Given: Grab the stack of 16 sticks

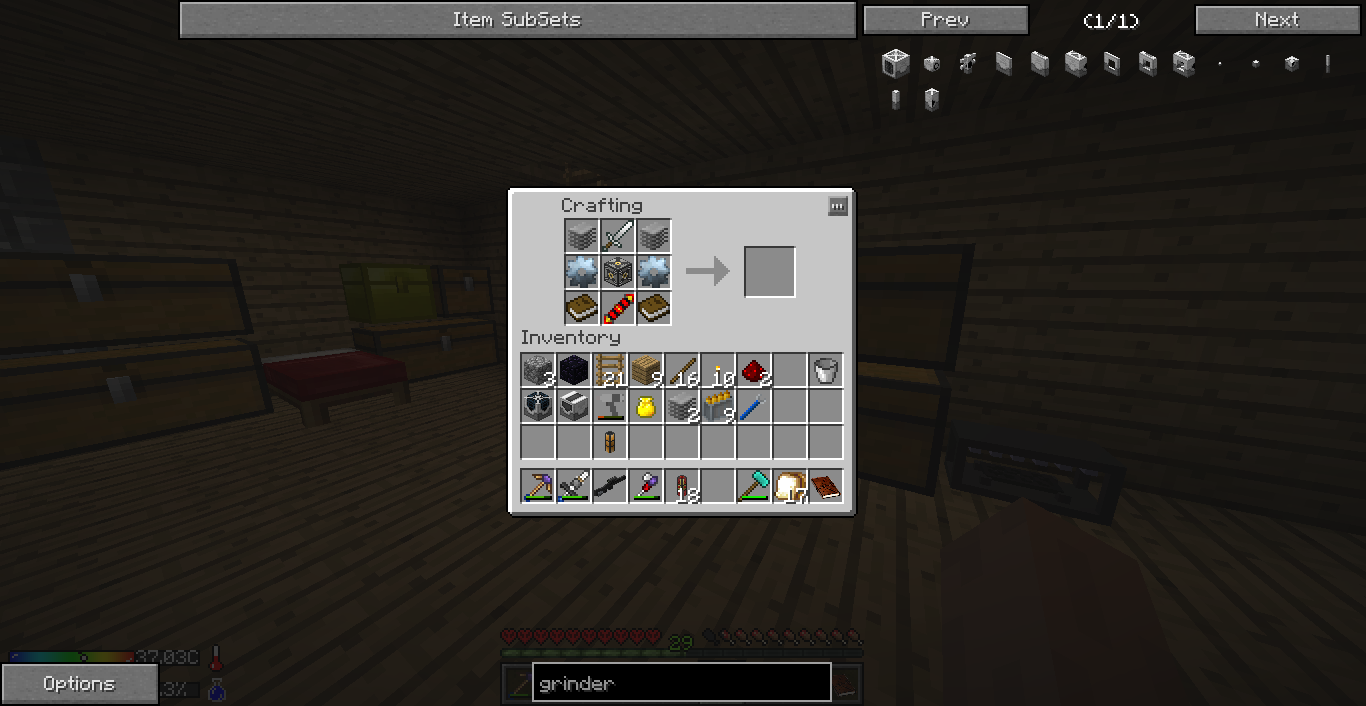Looking at the screenshot, I should [682, 371].
